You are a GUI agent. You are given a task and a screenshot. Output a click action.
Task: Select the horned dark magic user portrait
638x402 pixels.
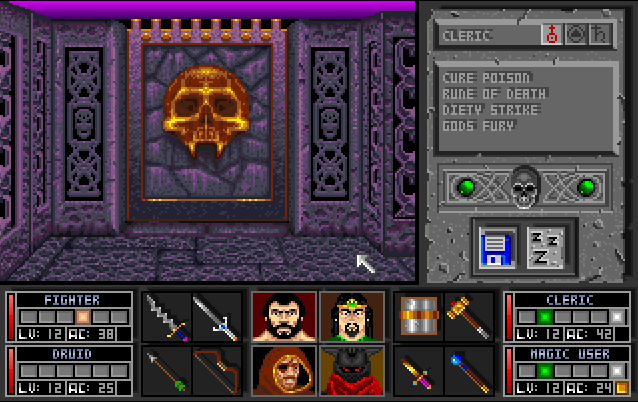[345, 370]
